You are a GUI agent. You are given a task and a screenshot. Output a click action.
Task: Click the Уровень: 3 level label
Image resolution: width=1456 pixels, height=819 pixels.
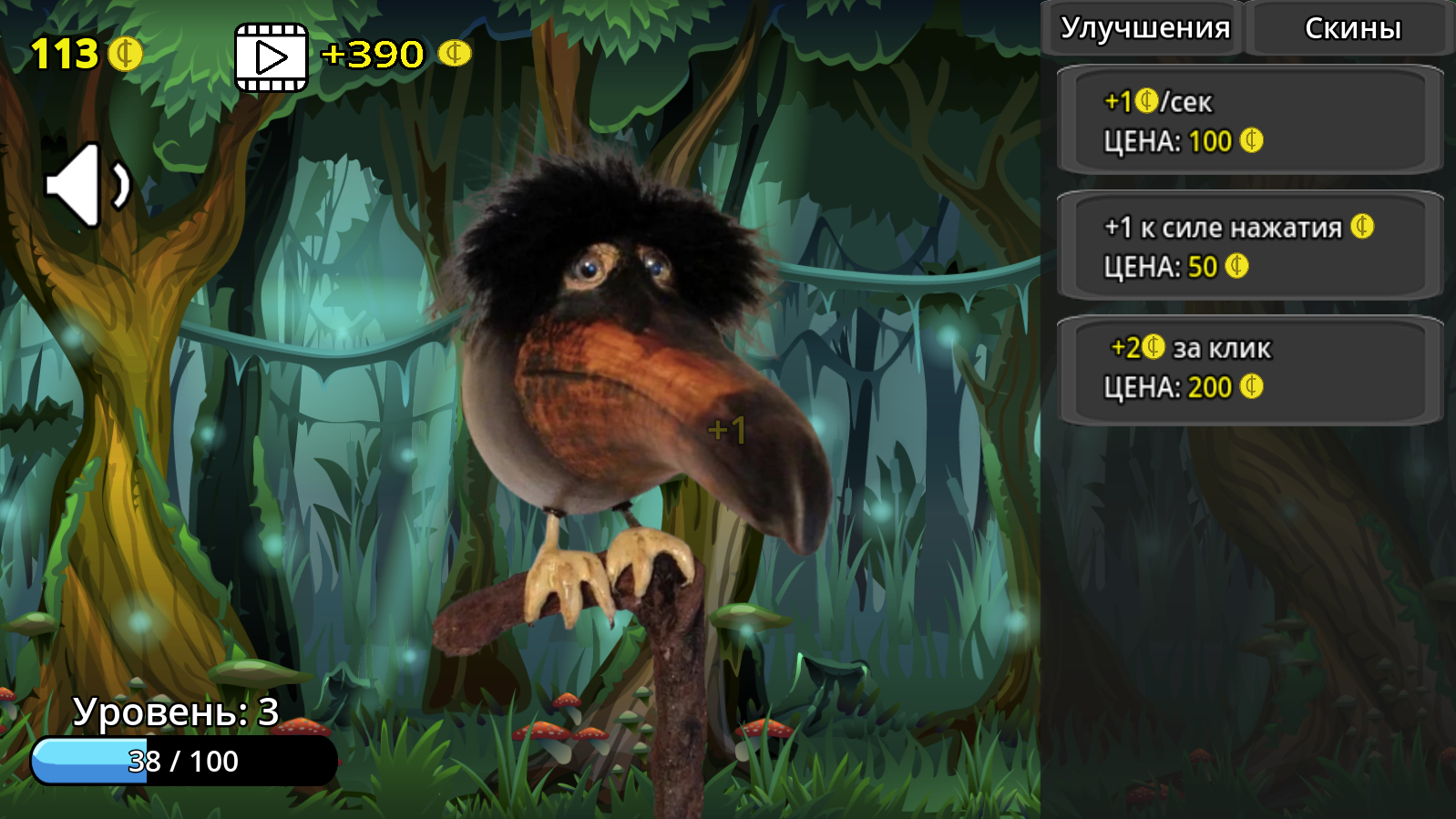[x=176, y=712]
